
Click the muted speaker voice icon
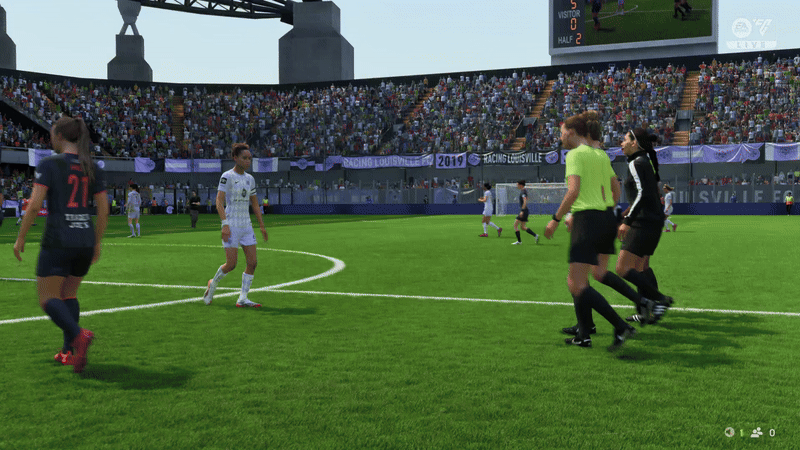pyautogui.click(x=731, y=432)
